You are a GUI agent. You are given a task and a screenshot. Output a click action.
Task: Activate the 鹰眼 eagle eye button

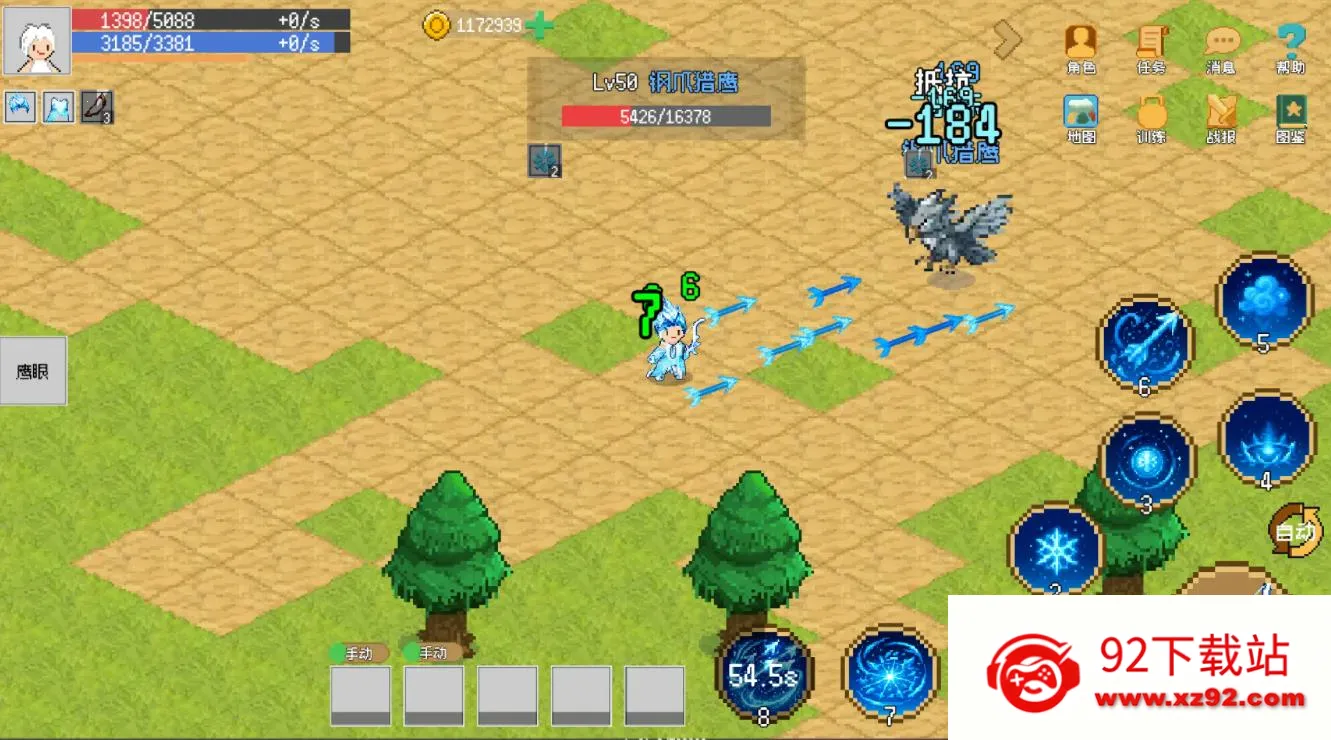tap(33, 371)
